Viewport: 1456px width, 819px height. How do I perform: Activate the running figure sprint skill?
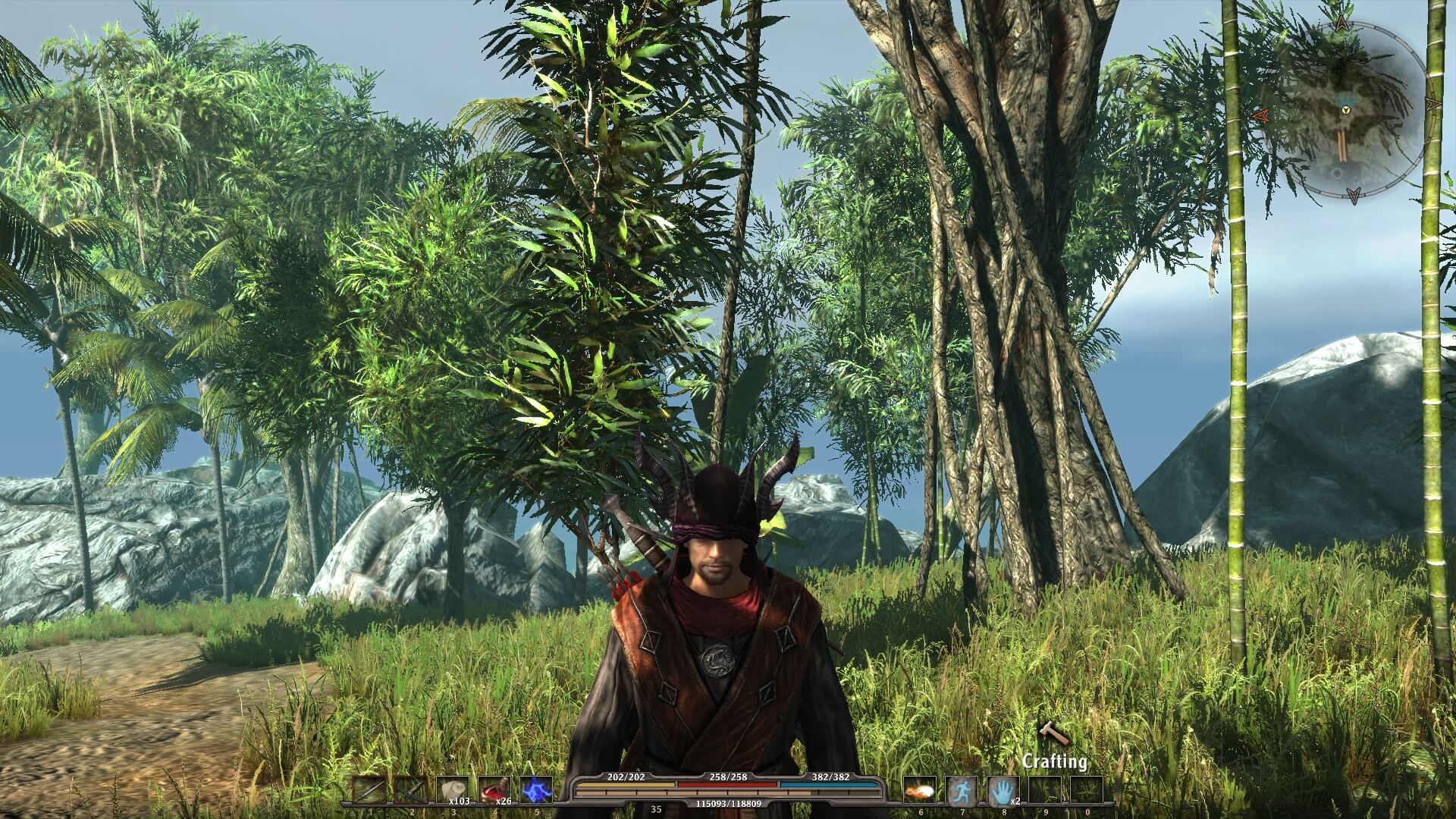[x=962, y=792]
